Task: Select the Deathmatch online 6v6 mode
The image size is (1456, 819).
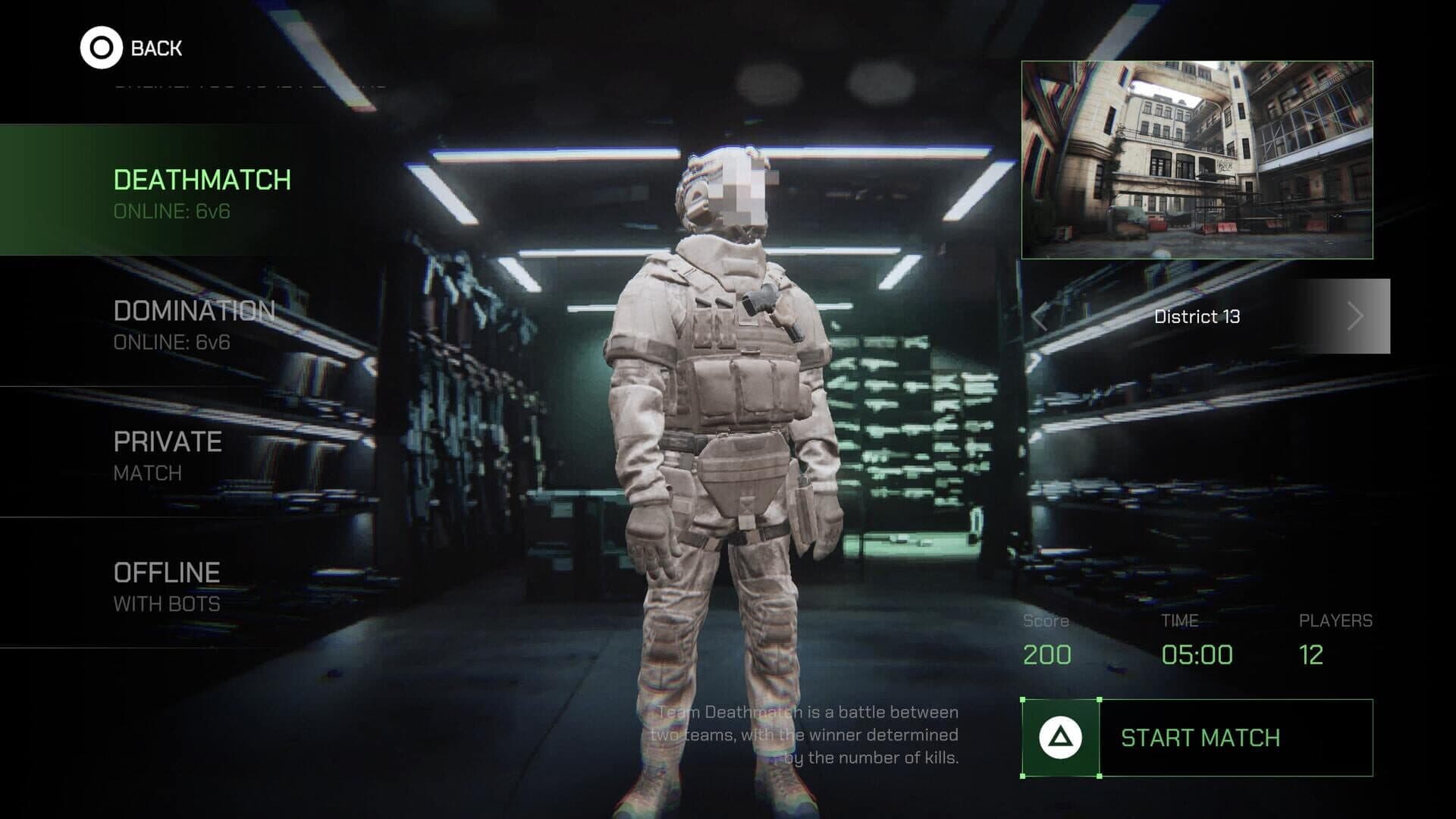Action: [x=202, y=191]
